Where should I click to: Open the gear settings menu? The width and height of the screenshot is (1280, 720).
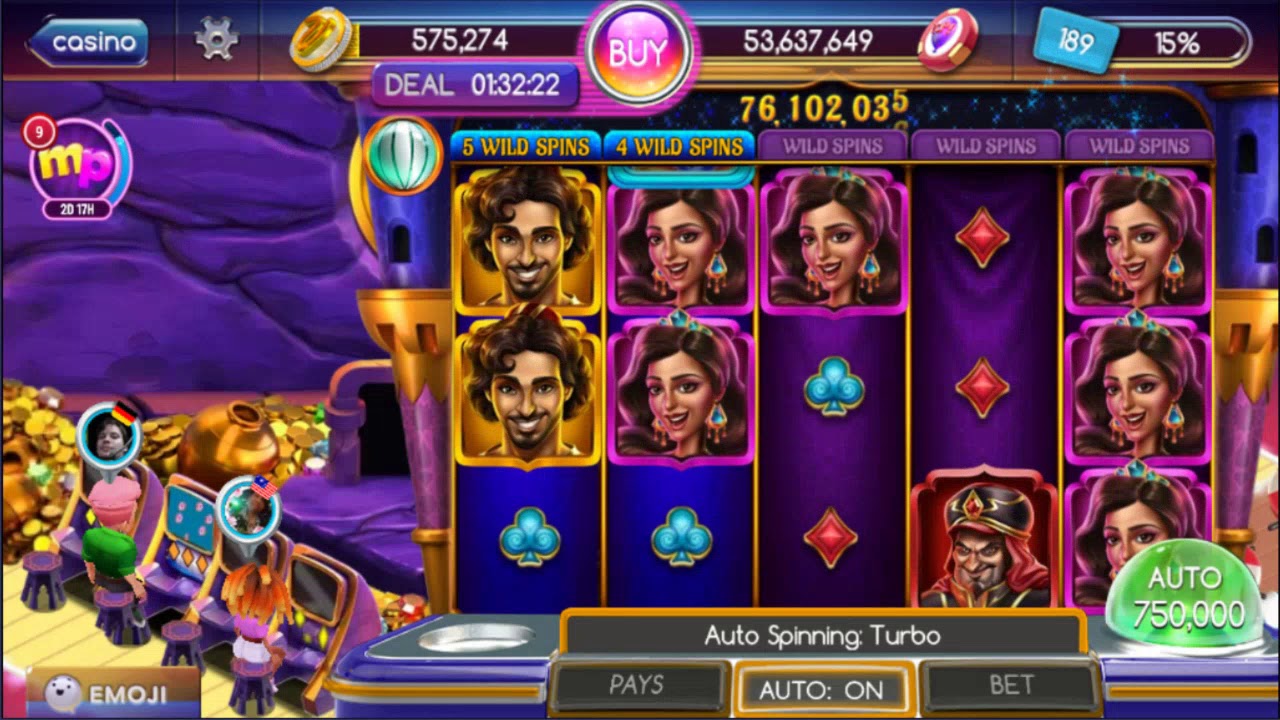216,40
